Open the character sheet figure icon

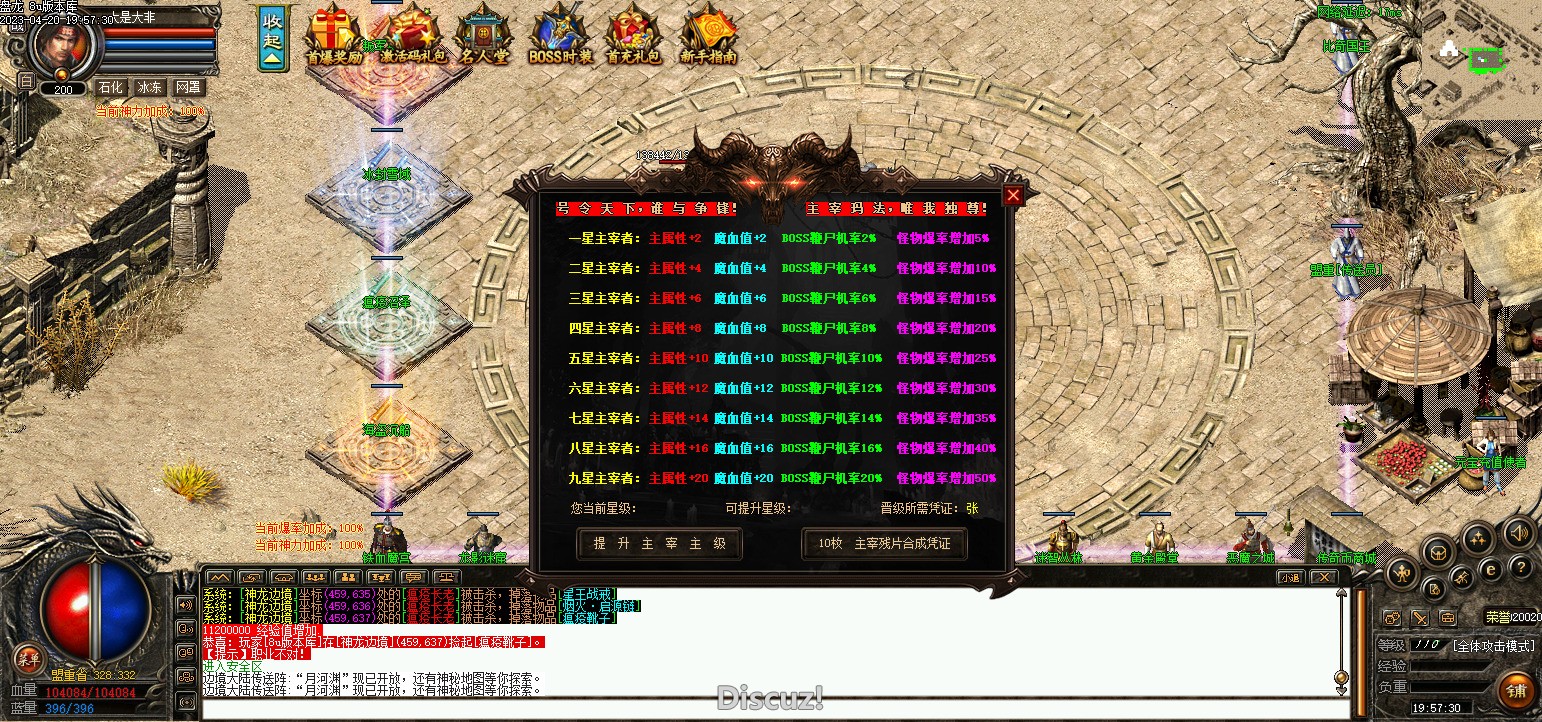tap(1401, 574)
